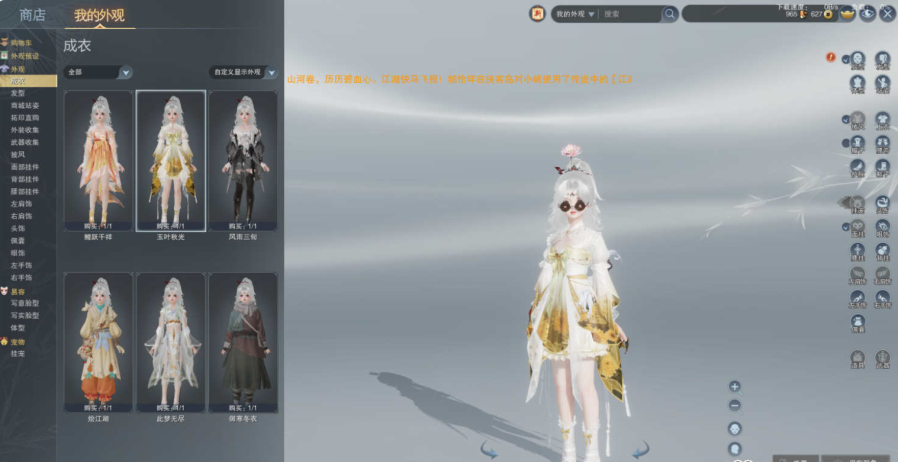900x462 pixels.
Task: Choose the 此梦无尽 outfit
Action: [x=171, y=342]
